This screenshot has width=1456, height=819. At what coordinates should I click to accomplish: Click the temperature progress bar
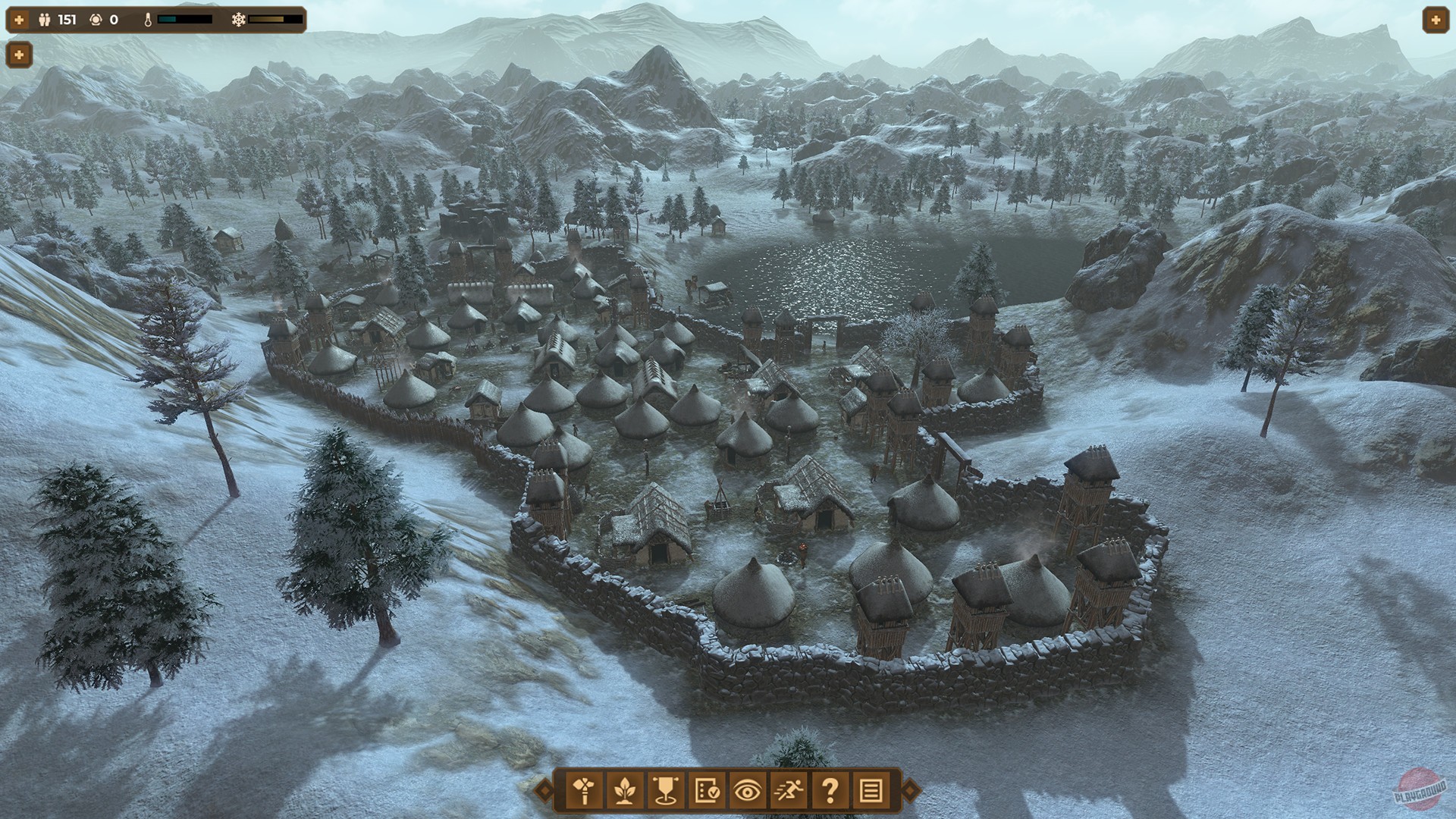[x=184, y=20]
